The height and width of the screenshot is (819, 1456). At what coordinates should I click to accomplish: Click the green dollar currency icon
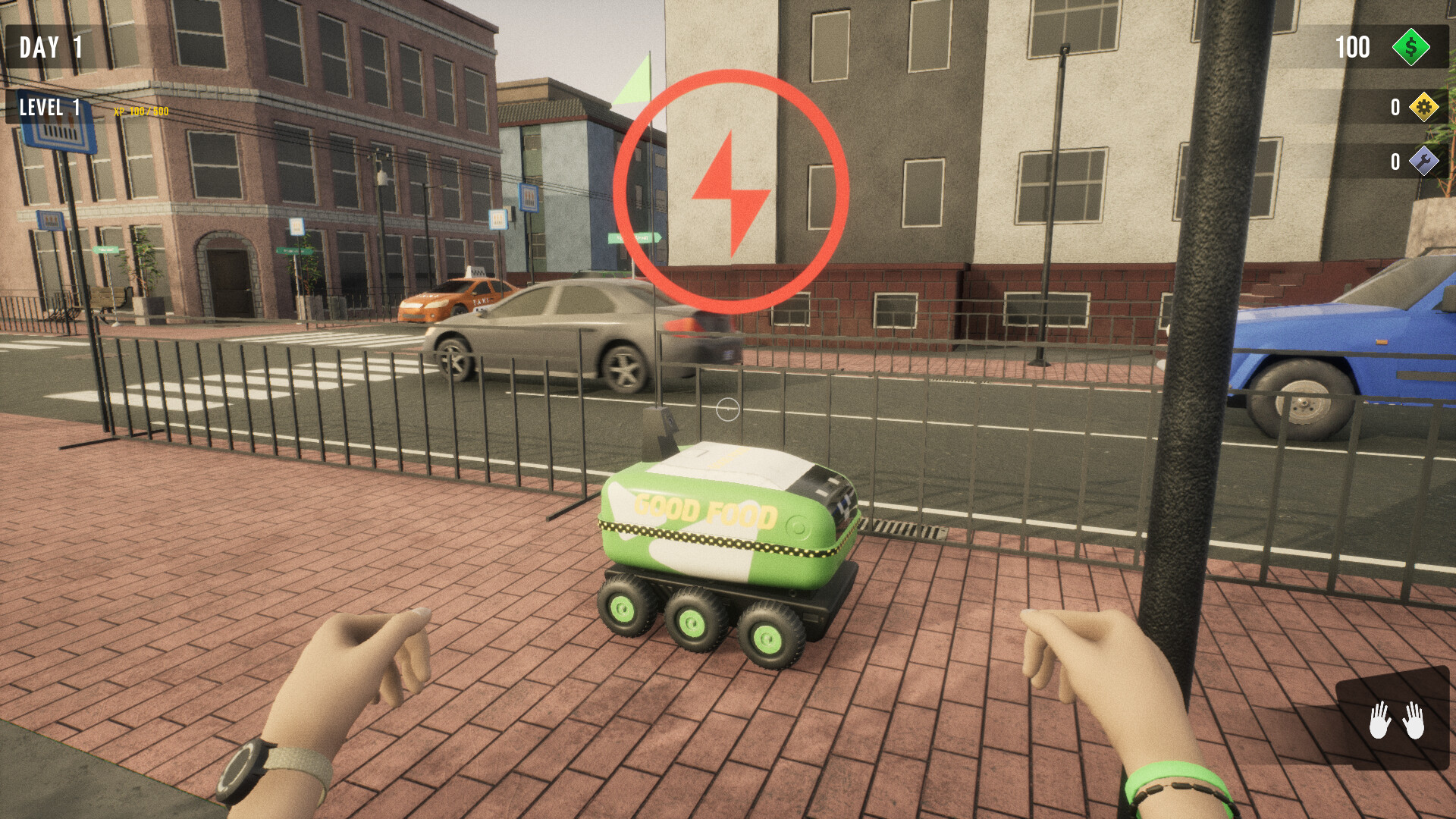[x=1412, y=49]
